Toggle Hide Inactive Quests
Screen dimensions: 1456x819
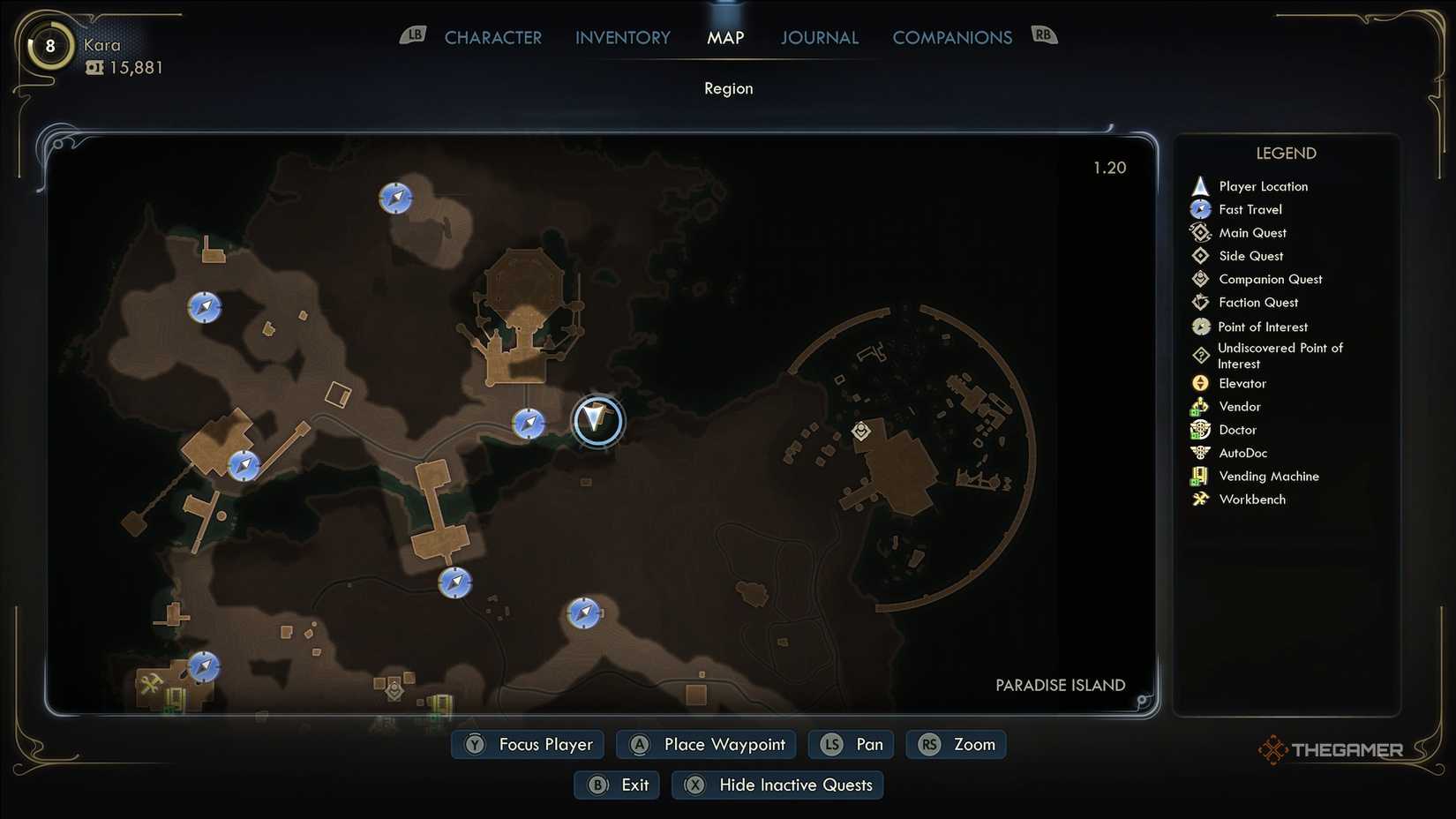[777, 784]
